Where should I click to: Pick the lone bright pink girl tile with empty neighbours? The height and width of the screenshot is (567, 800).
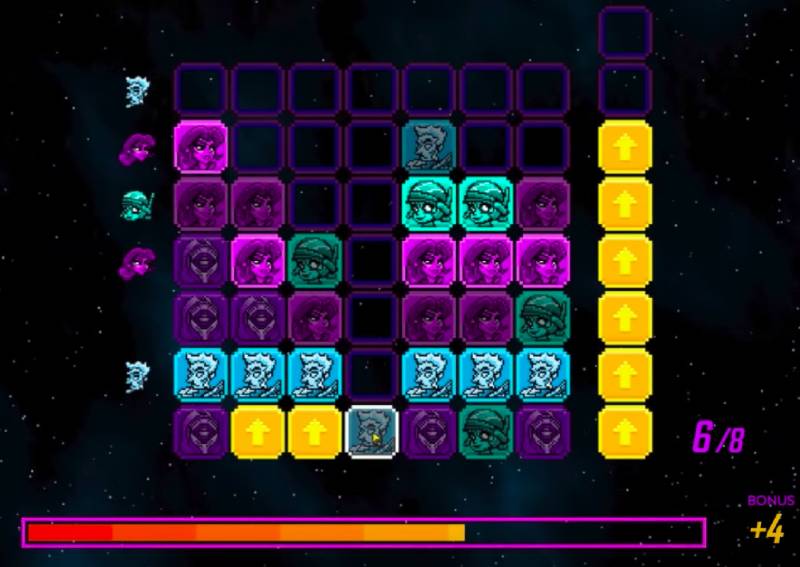coord(201,147)
